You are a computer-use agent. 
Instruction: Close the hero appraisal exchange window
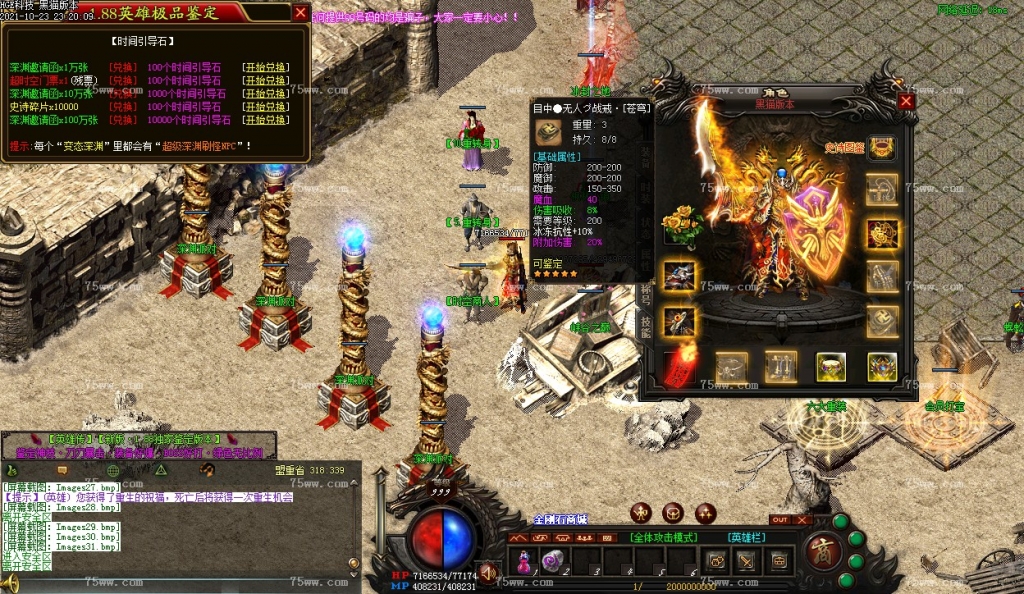pyautogui.click(x=300, y=13)
